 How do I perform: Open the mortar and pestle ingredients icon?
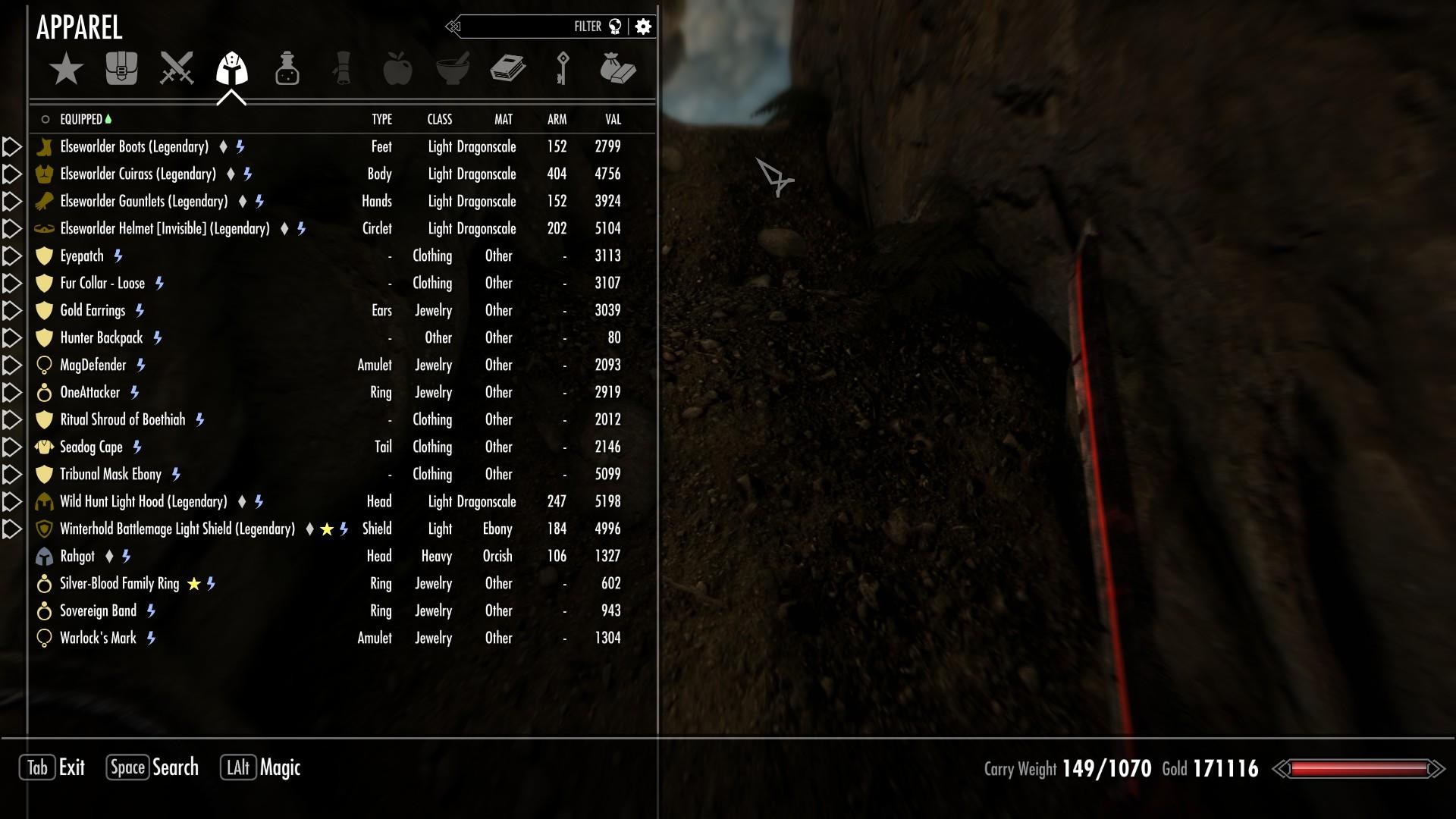[453, 68]
